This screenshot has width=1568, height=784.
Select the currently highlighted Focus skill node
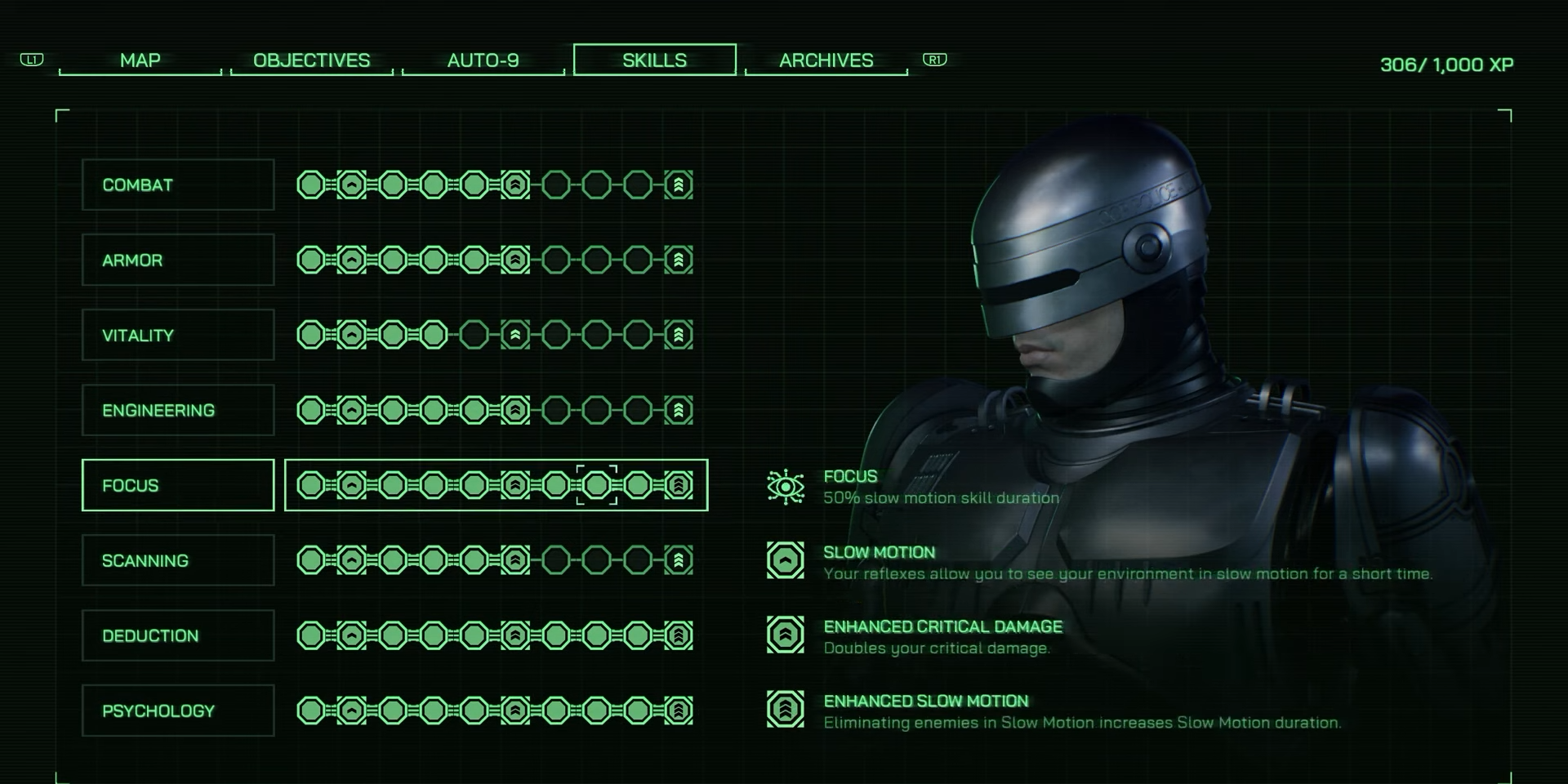(x=597, y=485)
